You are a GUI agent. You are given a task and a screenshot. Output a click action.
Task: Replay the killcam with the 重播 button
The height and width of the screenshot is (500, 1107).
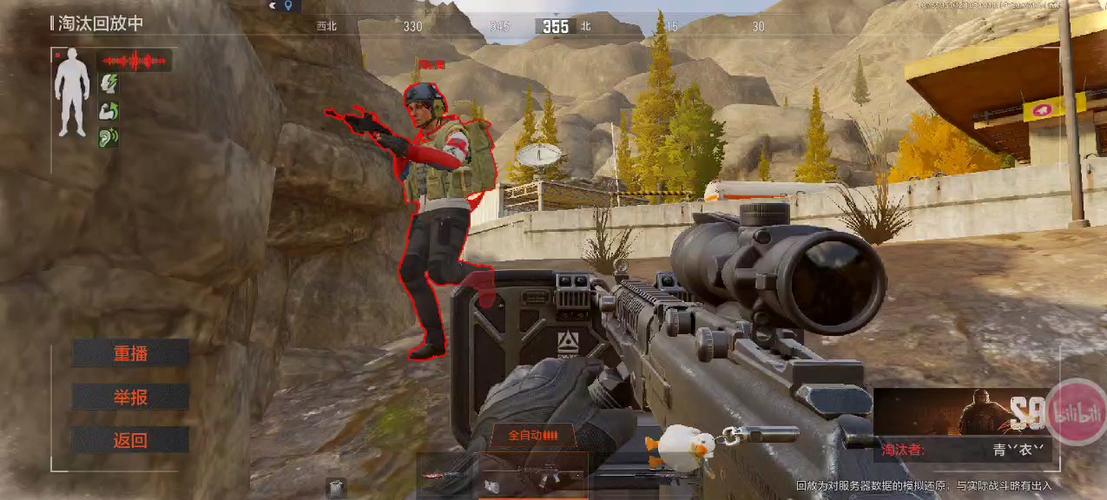(x=130, y=353)
